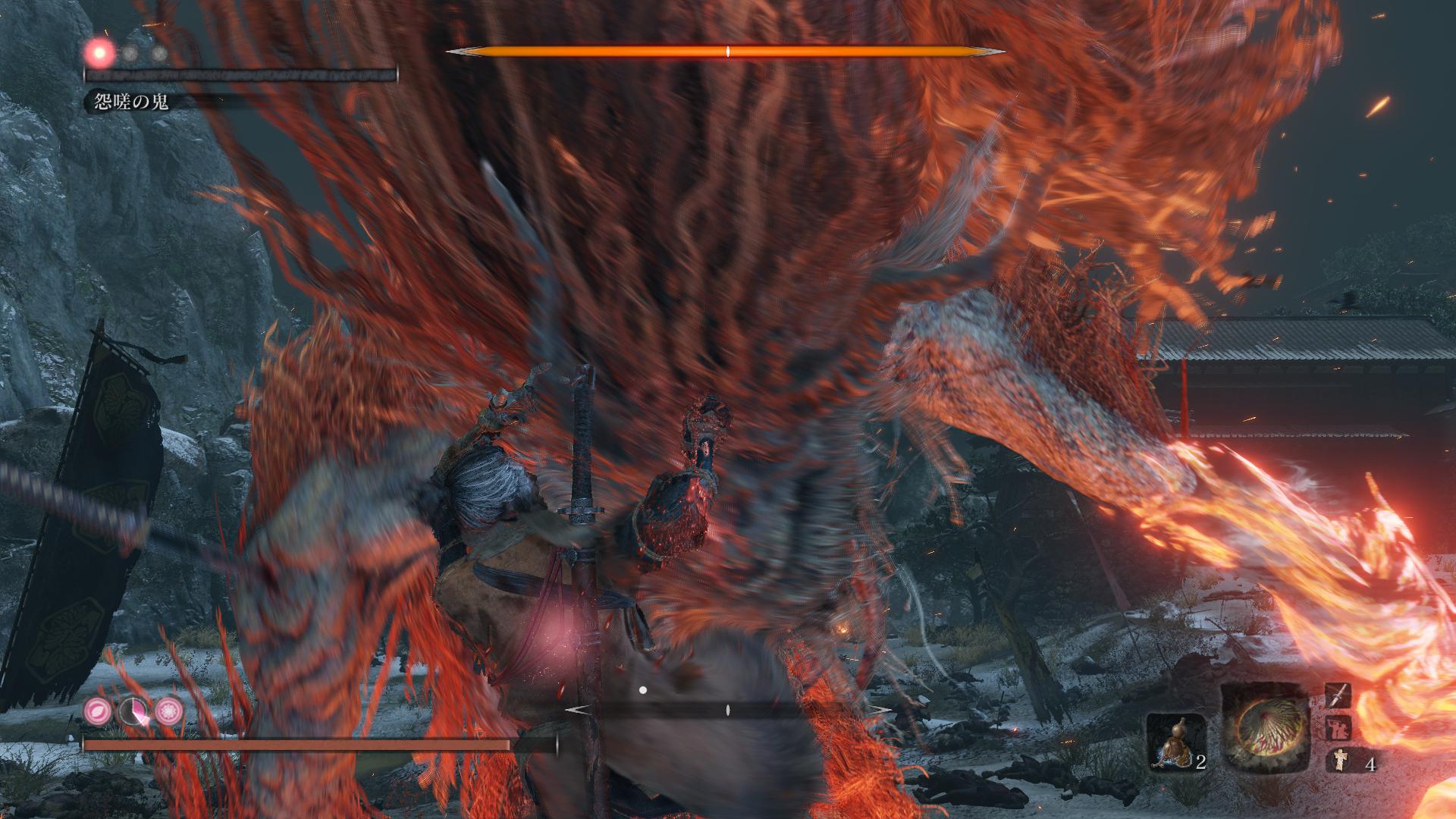Click the flower-pattern resurrection node
1456x819 pixels.
168,711
